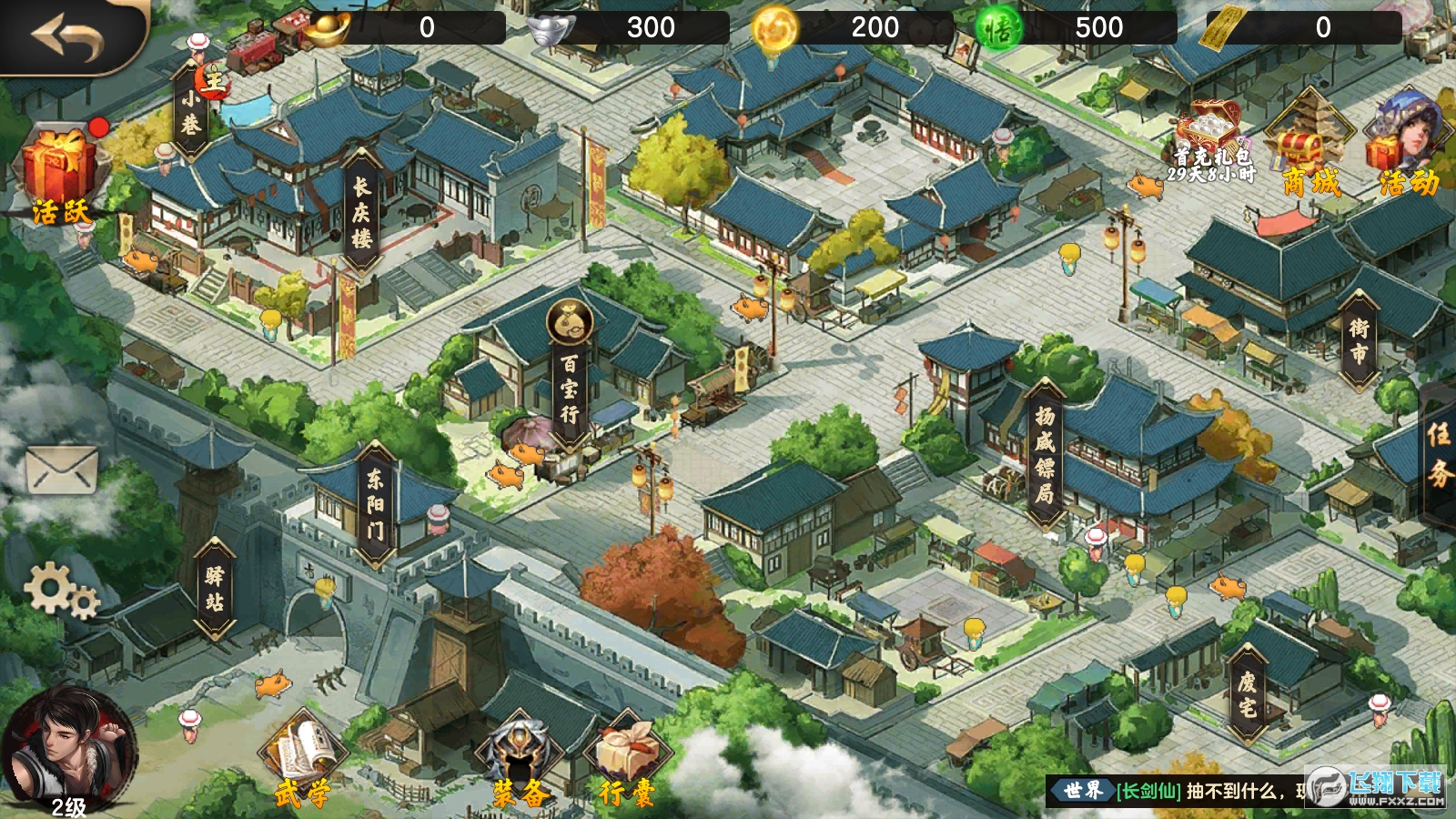This screenshot has height=819, width=1456.
Task: Select the 东阳门 gate label
Action: coord(375,503)
